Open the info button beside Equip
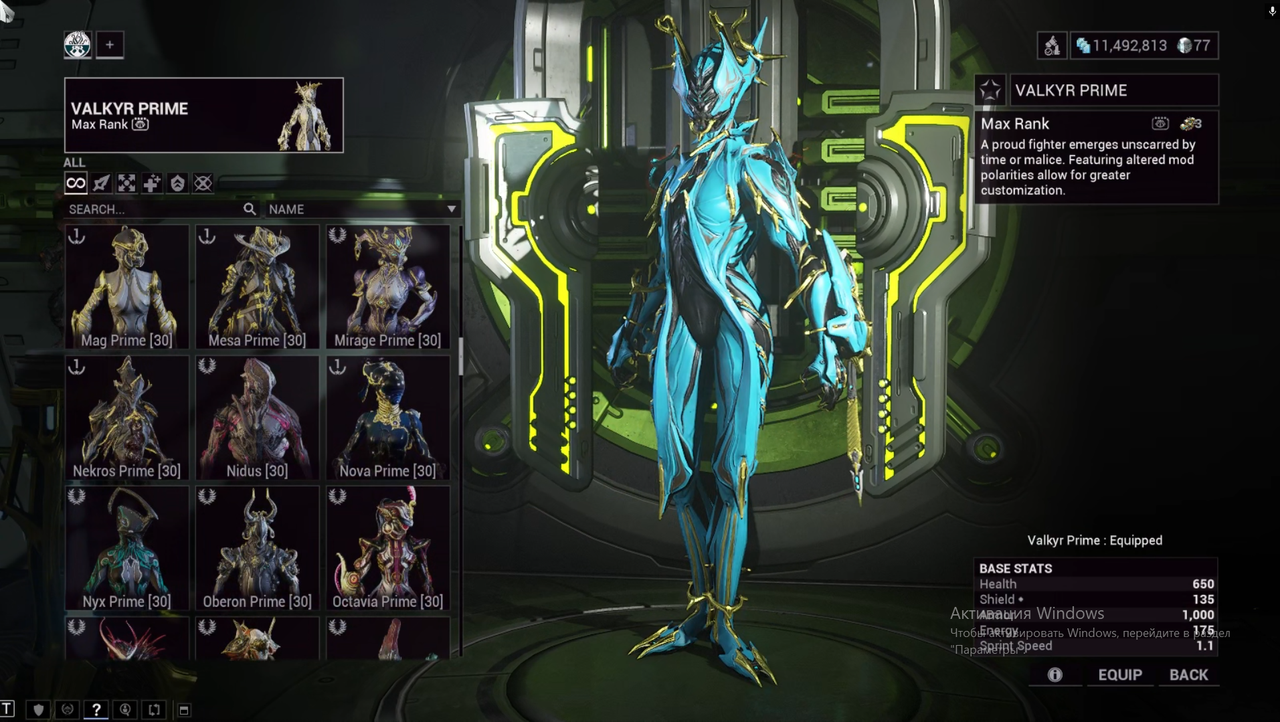 click(x=1055, y=675)
